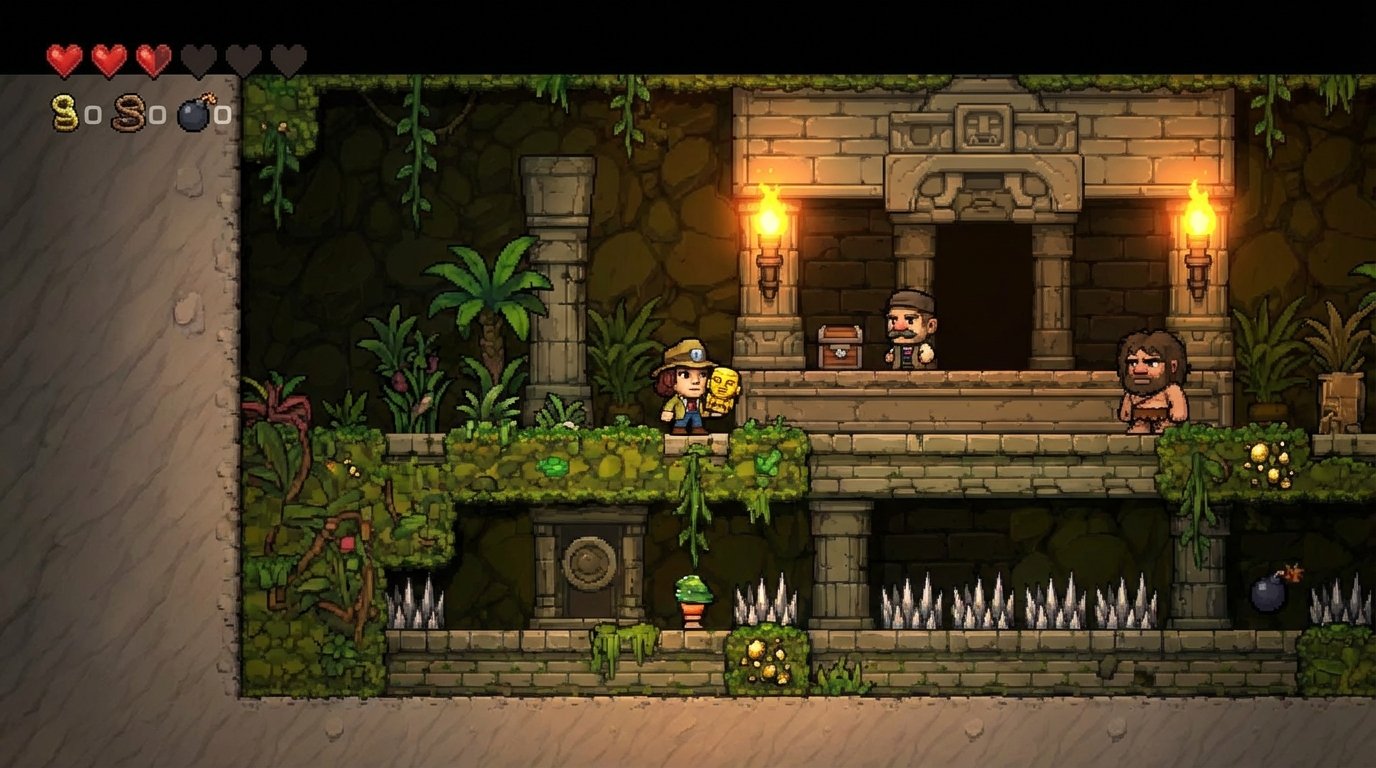The width and height of the screenshot is (1376, 768).
Task: Toggle the leftmost empty dark heart
Action: point(197,57)
